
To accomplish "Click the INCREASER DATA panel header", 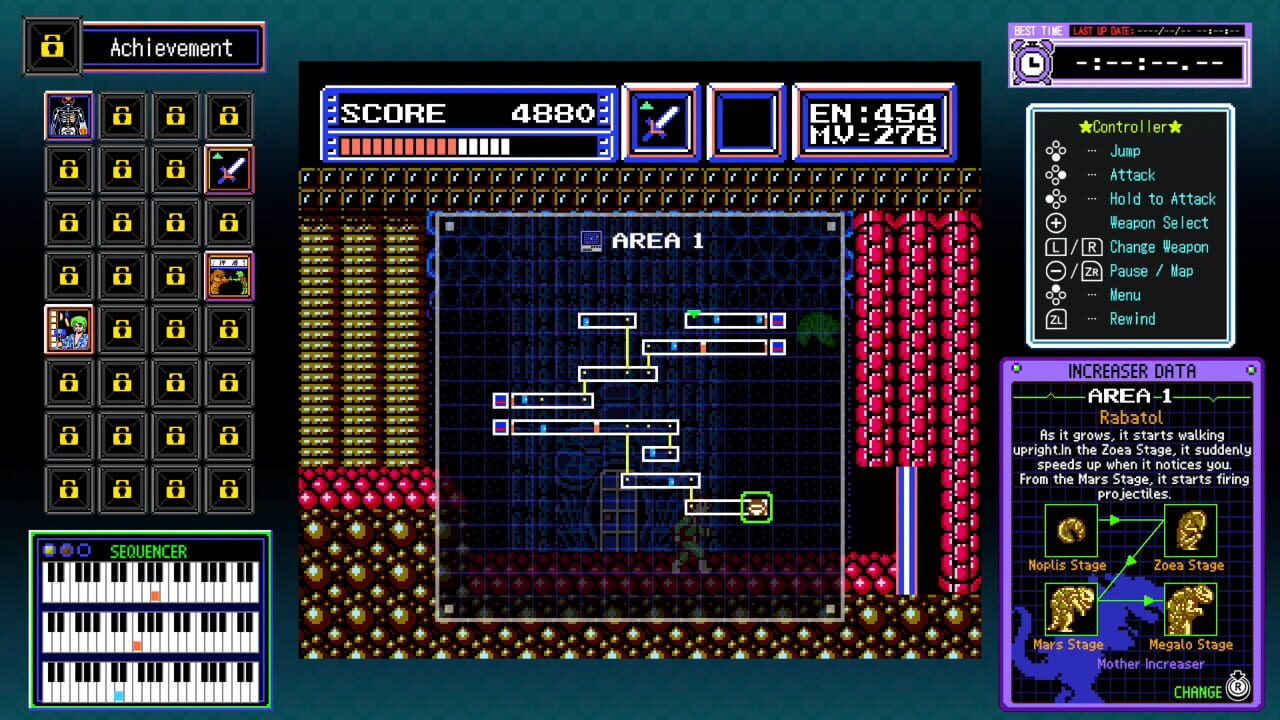I will [1131, 370].
